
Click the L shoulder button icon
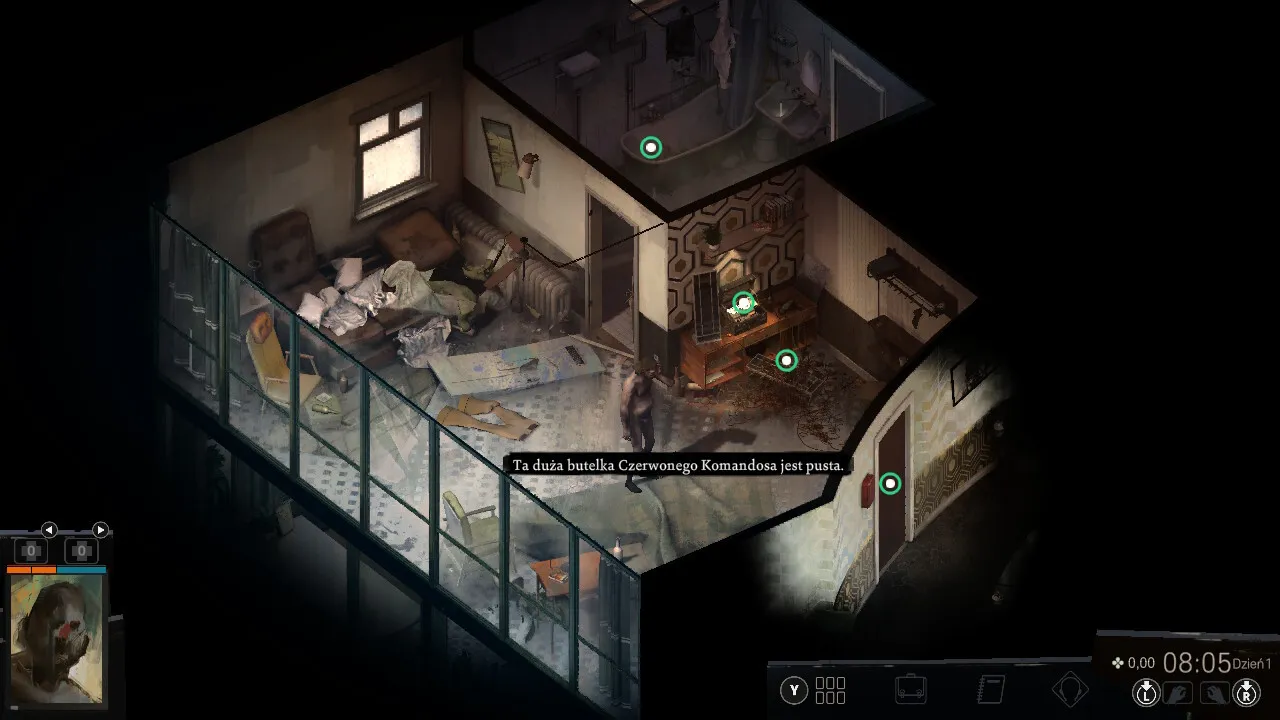click(1146, 690)
